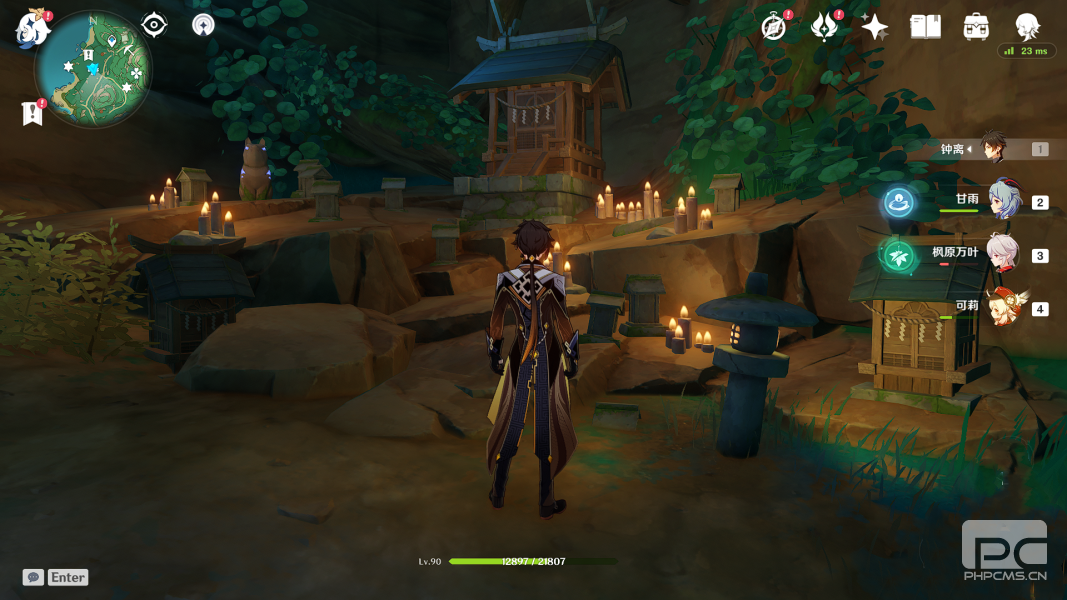Open the adventurer handbook book icon
Image resolution: width=1067 pixels, height=600 pixels.
[926, 27]
